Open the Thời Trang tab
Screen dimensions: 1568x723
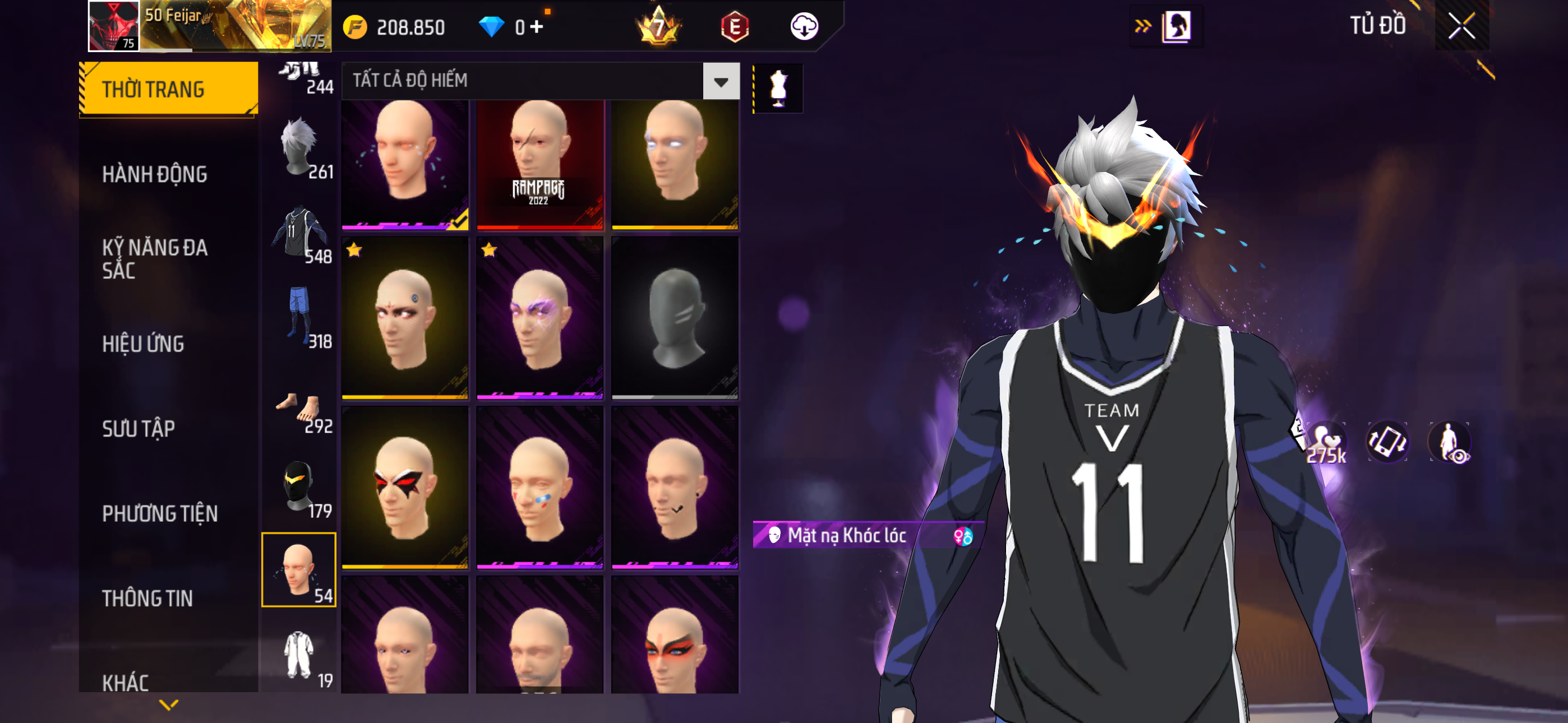169,89
